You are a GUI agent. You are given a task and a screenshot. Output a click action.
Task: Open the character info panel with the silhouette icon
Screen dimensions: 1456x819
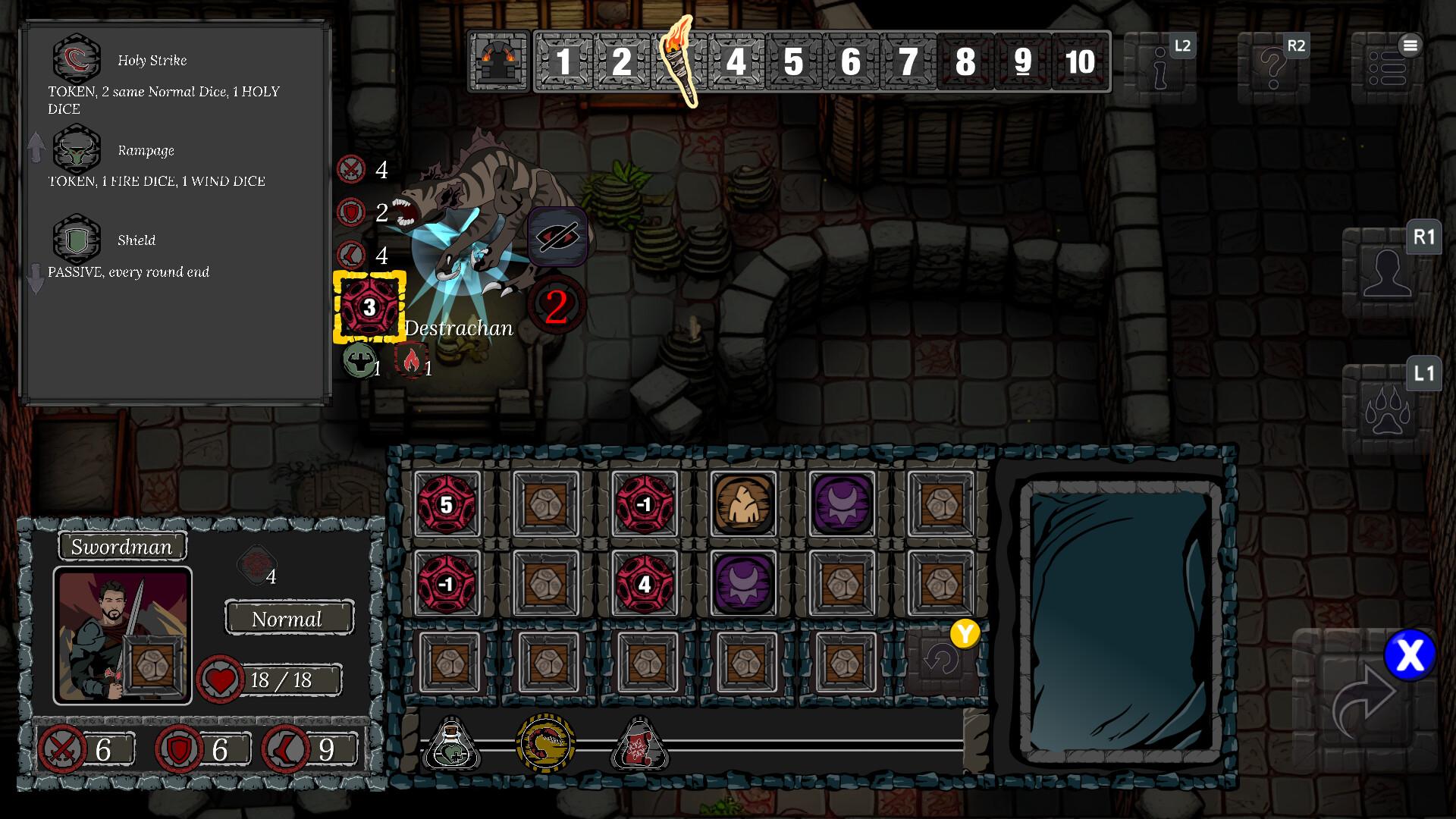click(1390, 271)
